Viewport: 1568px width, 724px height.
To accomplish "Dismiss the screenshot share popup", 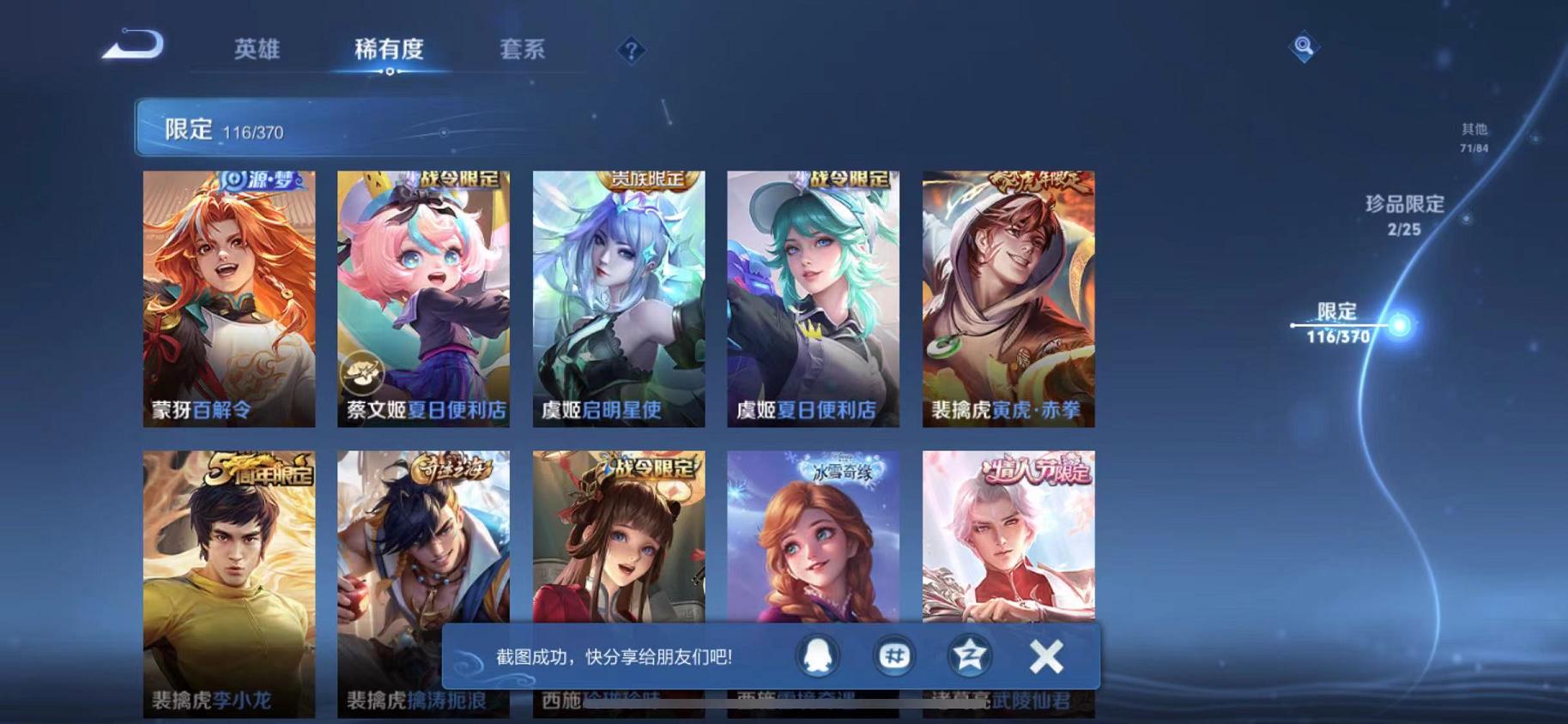I will tap(1046, 655).
